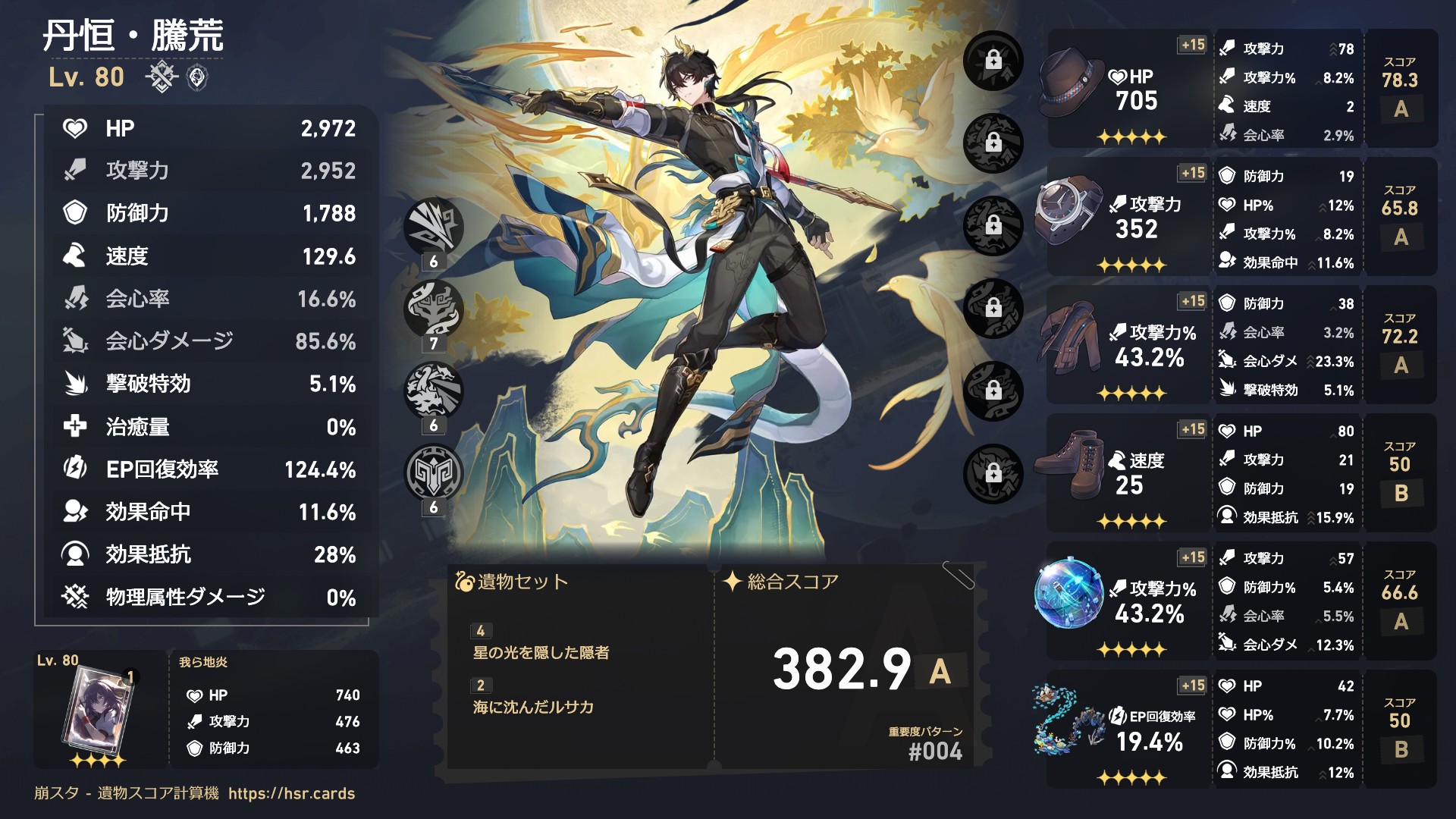The height and width of the screenshot is (819, 1456).
Task: Click the physical element icon beside the level
Action: tap(162, 77)
